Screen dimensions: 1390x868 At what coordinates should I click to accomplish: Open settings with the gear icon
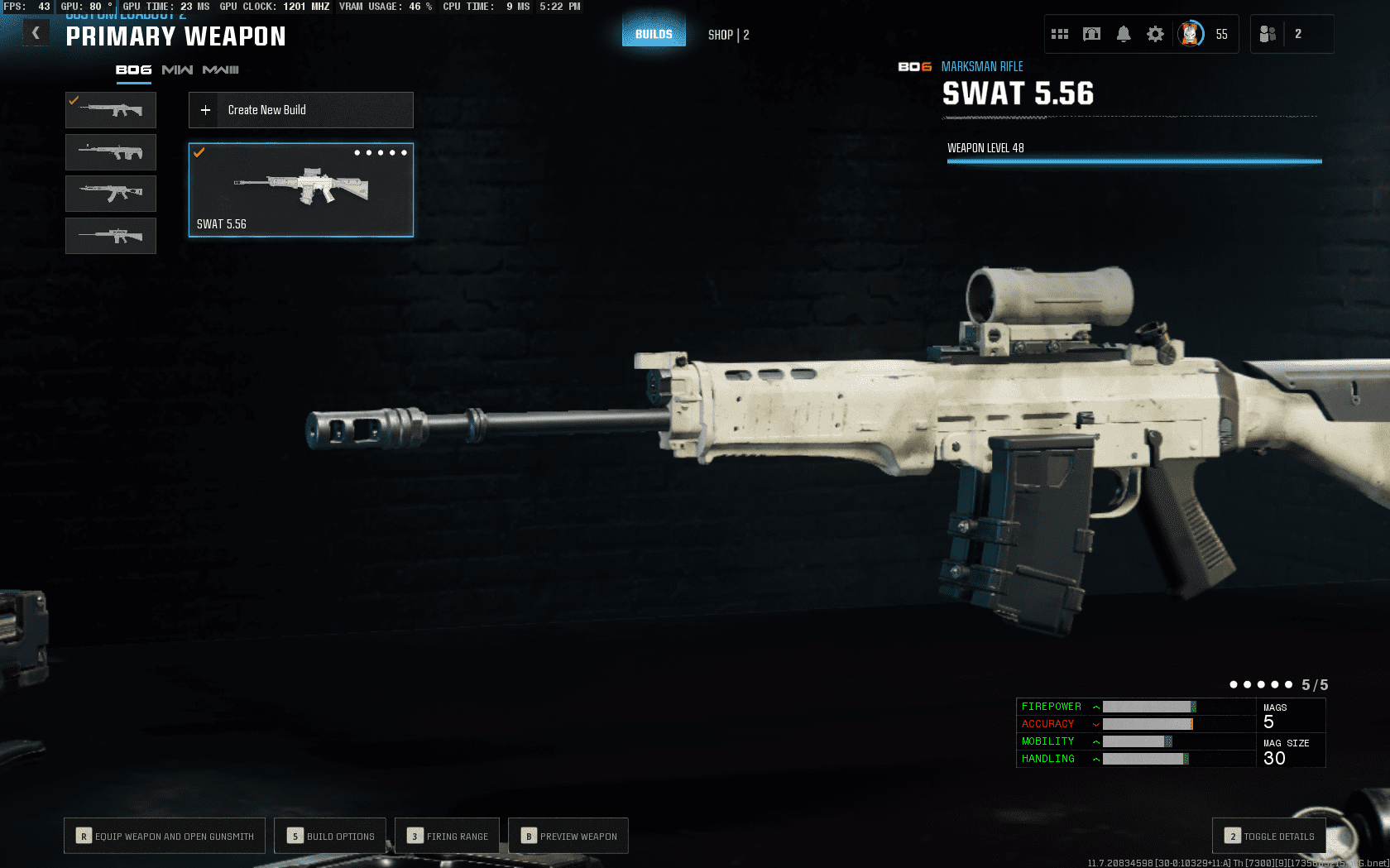click(1155, 34)
